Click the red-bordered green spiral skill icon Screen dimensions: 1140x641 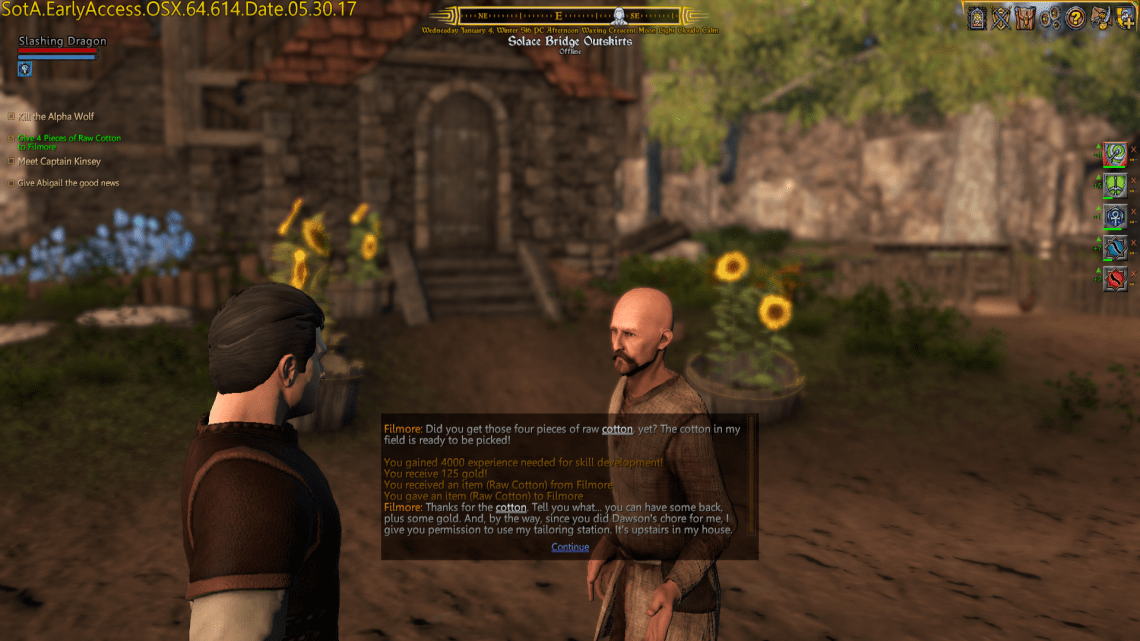tap(1115, 155)
